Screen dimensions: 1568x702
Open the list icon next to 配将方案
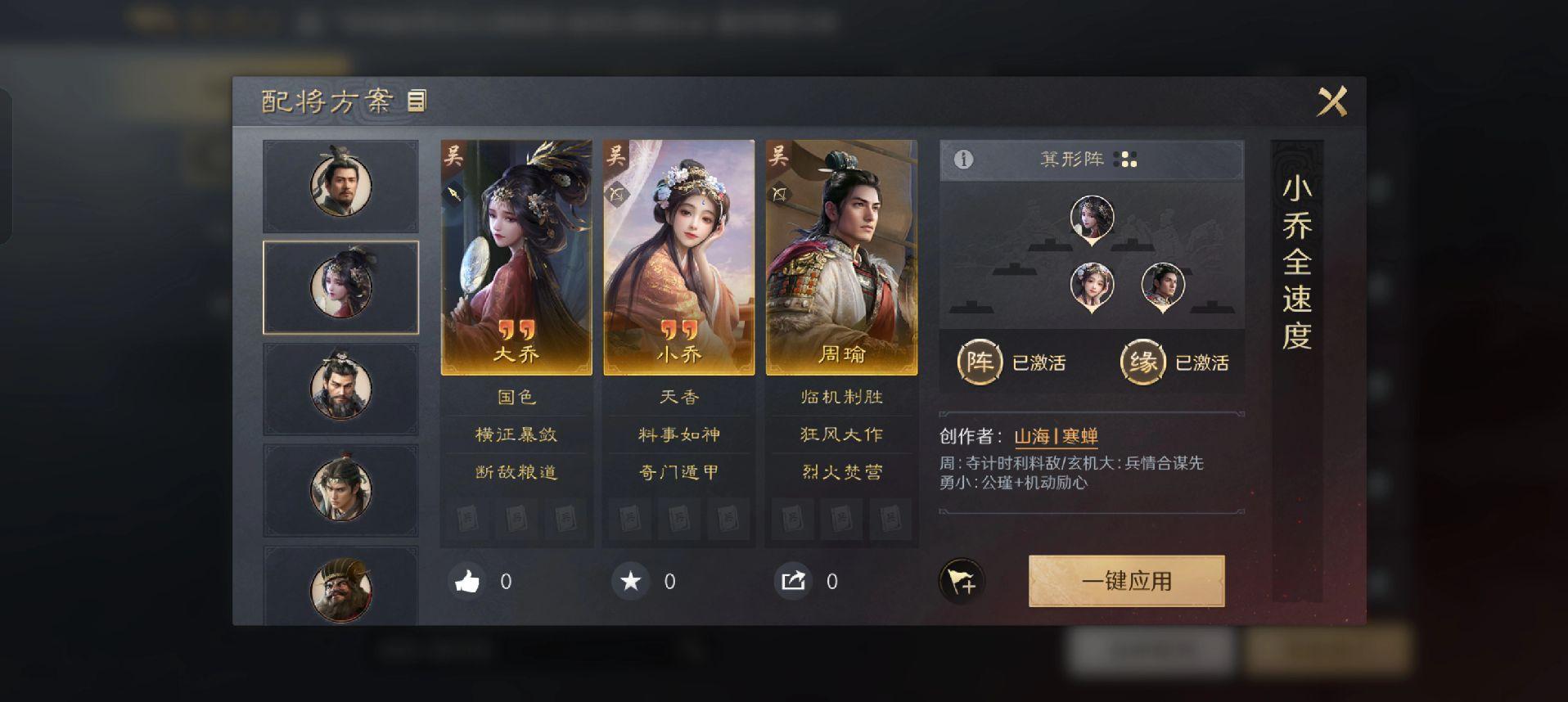pos(417,101)
